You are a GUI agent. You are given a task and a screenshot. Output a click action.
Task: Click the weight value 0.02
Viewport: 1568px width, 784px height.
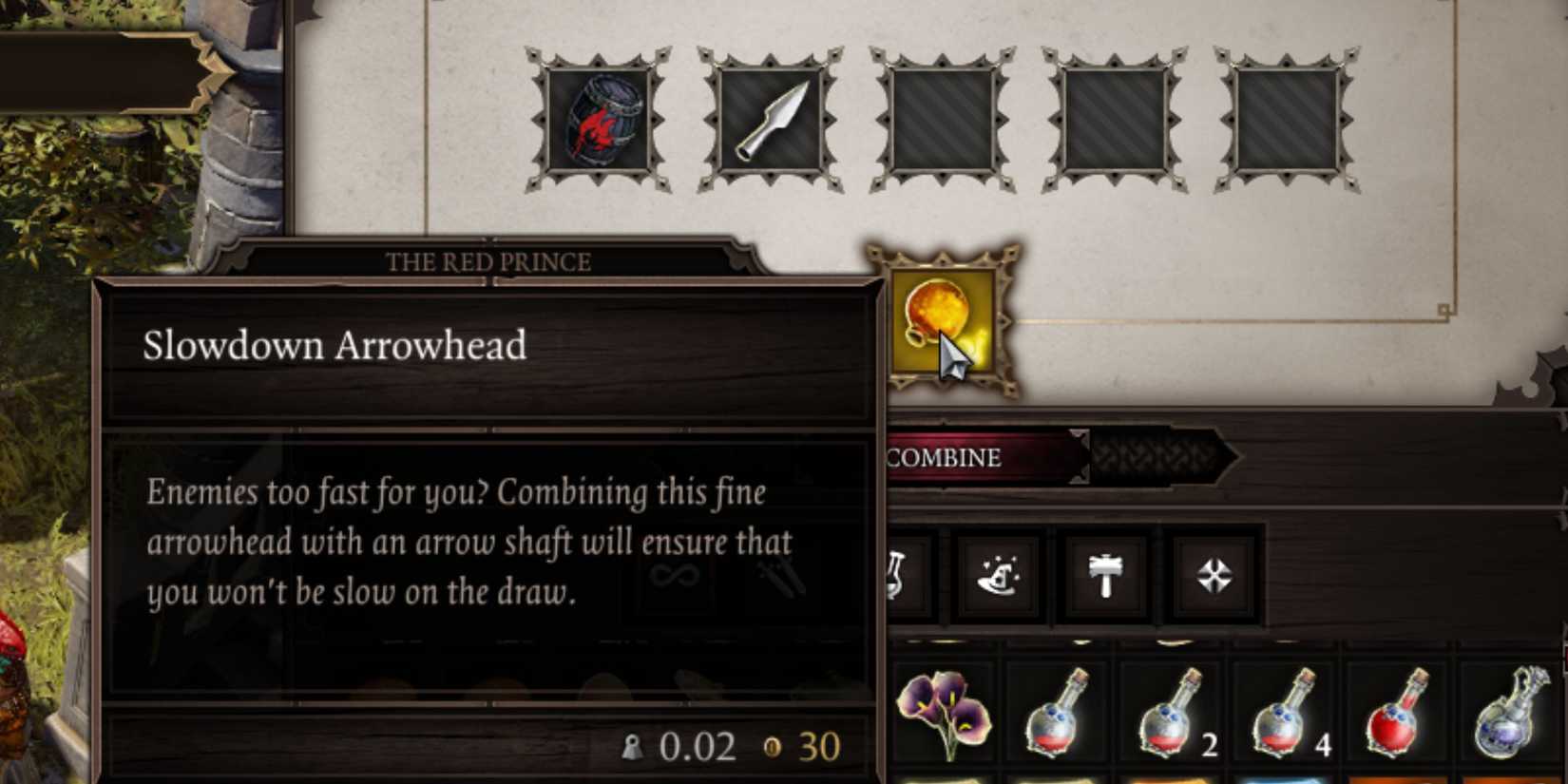tap(699, 746)
